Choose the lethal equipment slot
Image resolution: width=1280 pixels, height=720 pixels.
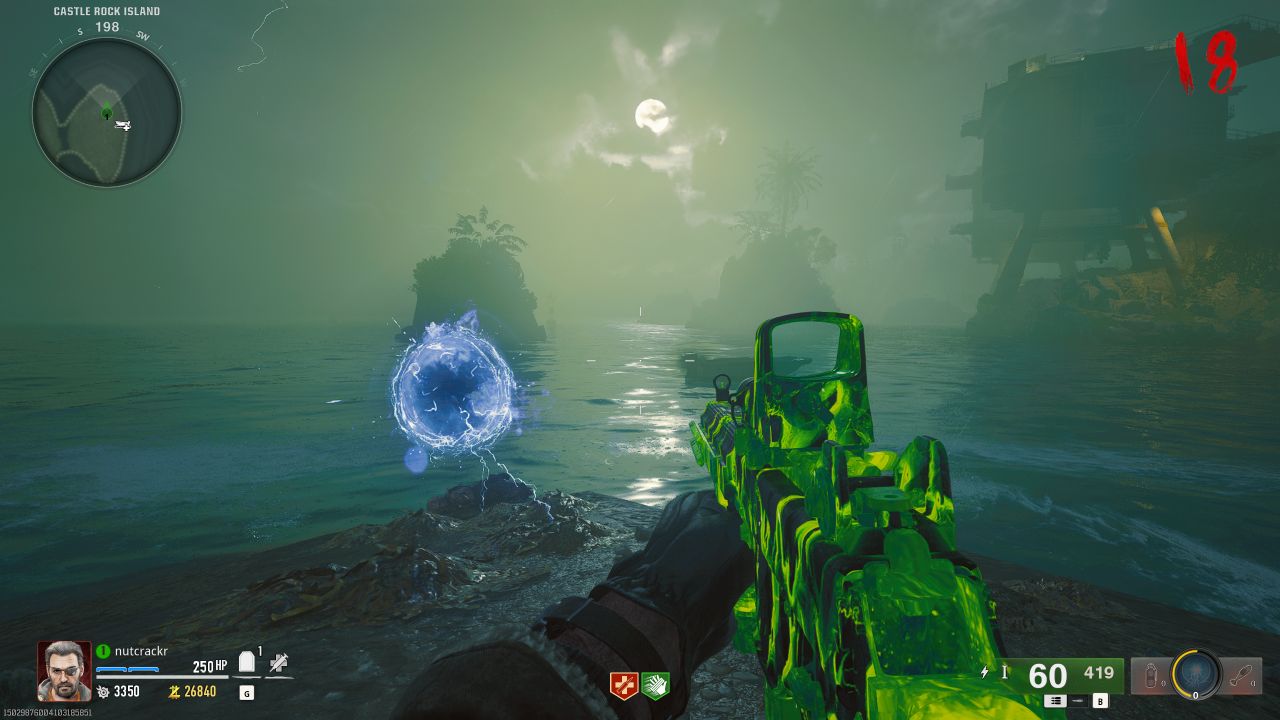(1242, 676)
